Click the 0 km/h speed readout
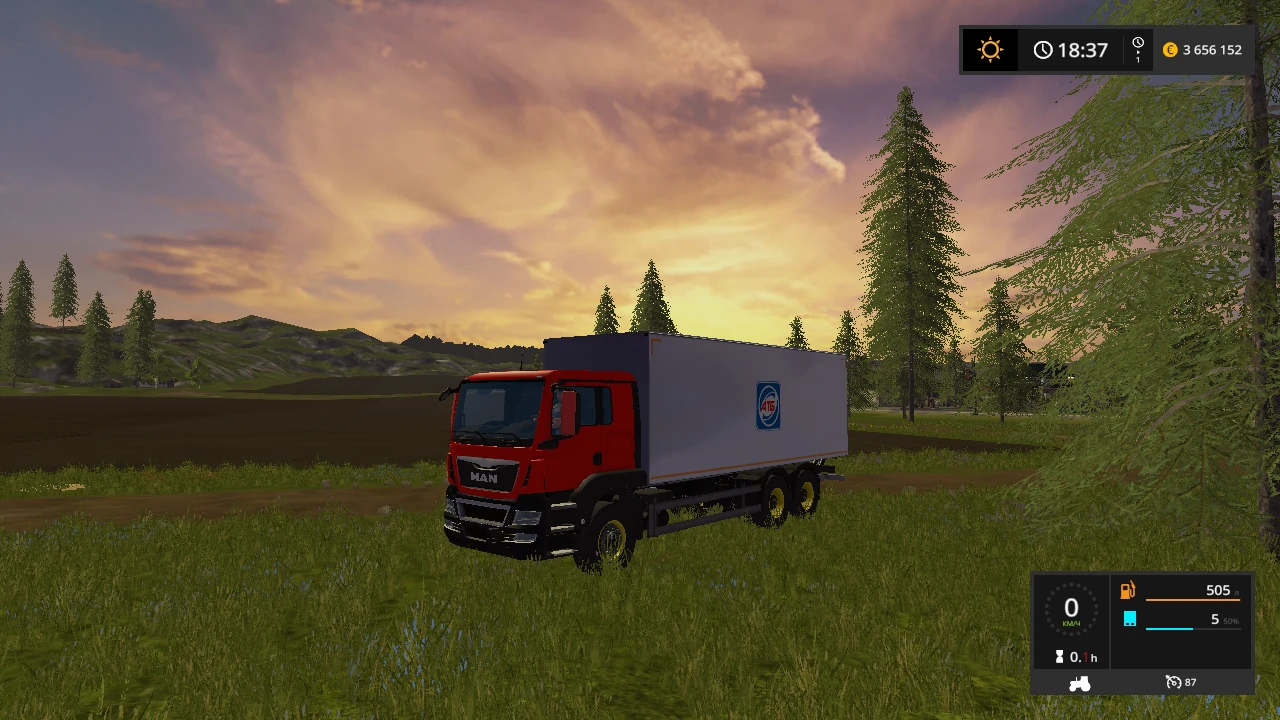Image resolution: width=1280 pixels, height=720 pixels. coord(1071,608)
